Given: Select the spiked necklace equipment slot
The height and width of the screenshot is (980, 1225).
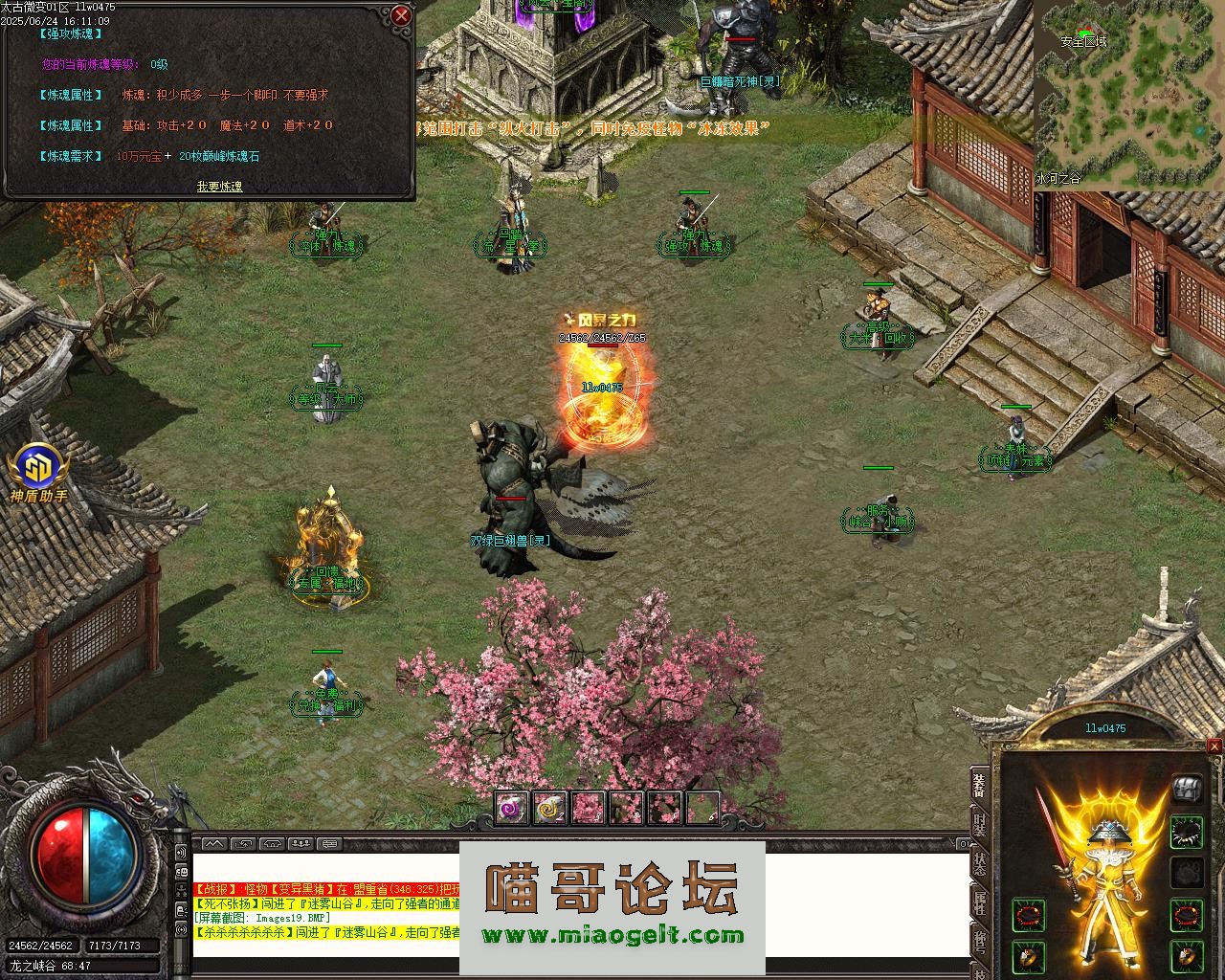Looking at the screenshot, I should [x=1187, y=832].
